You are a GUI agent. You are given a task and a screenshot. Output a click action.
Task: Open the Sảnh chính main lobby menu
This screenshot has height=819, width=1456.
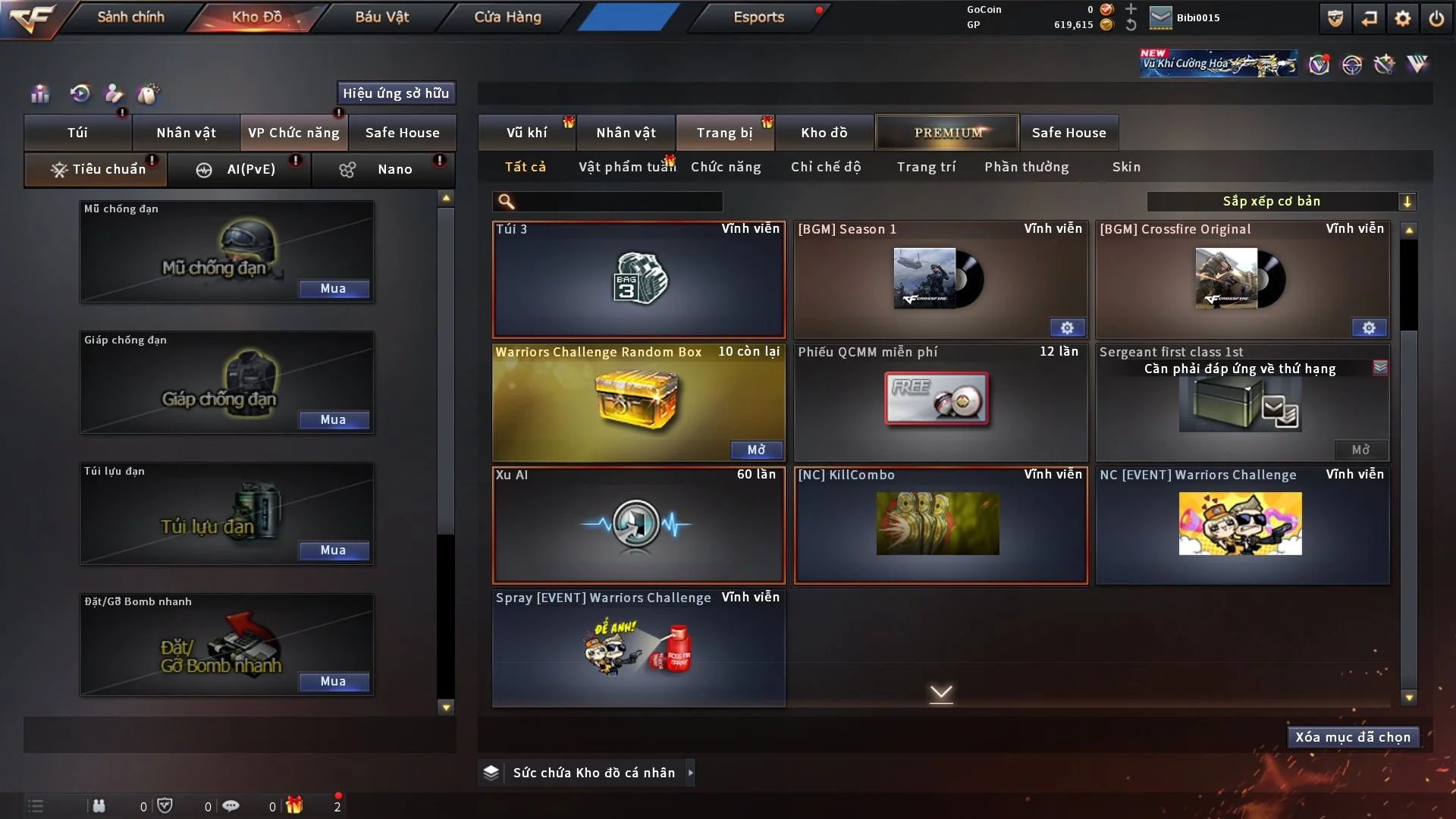pyautogui.click(x=130, y=17)
